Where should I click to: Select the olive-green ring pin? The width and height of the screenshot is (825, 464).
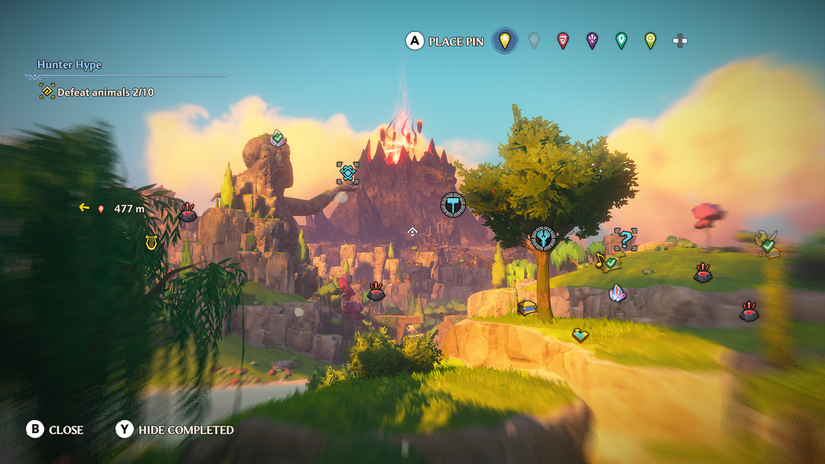[x=650, y=41]
